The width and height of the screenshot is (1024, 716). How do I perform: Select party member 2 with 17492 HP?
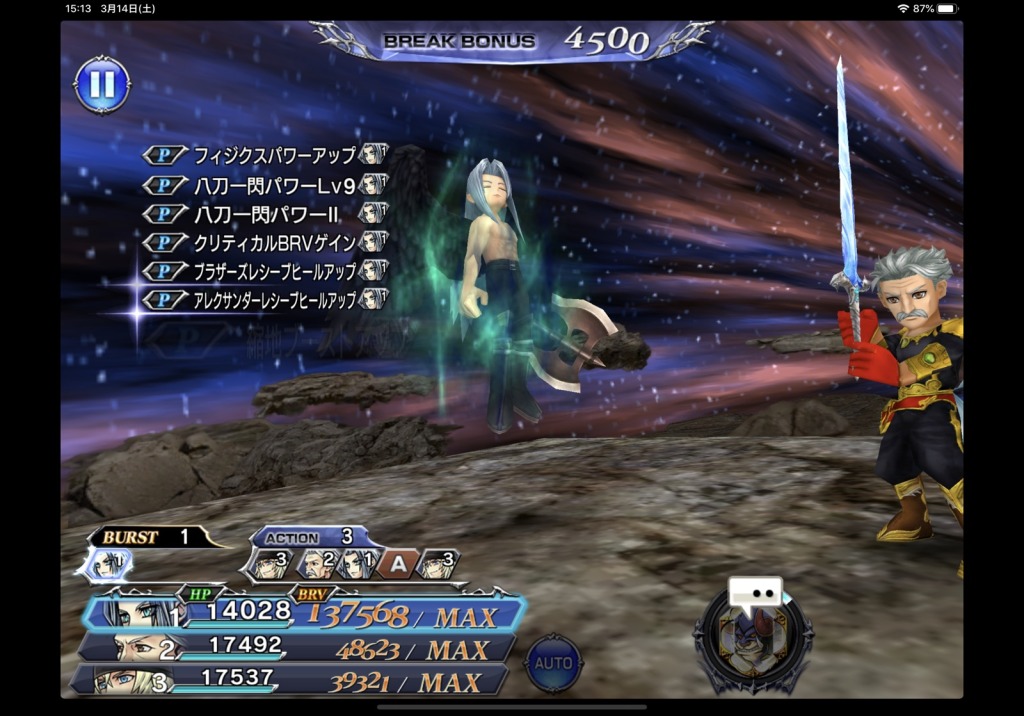tap(295, 648)
